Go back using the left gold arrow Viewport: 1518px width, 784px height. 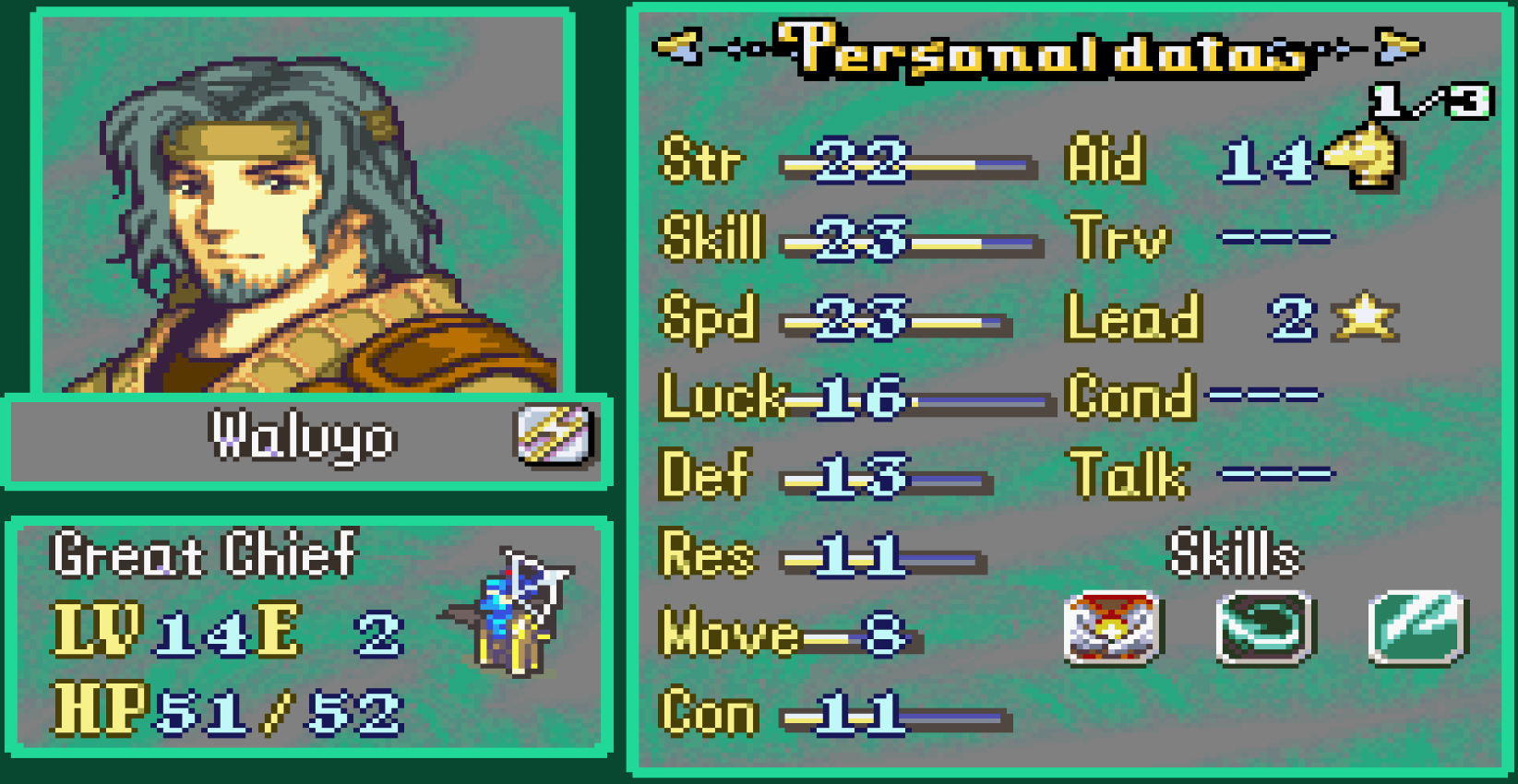(676, 46)
